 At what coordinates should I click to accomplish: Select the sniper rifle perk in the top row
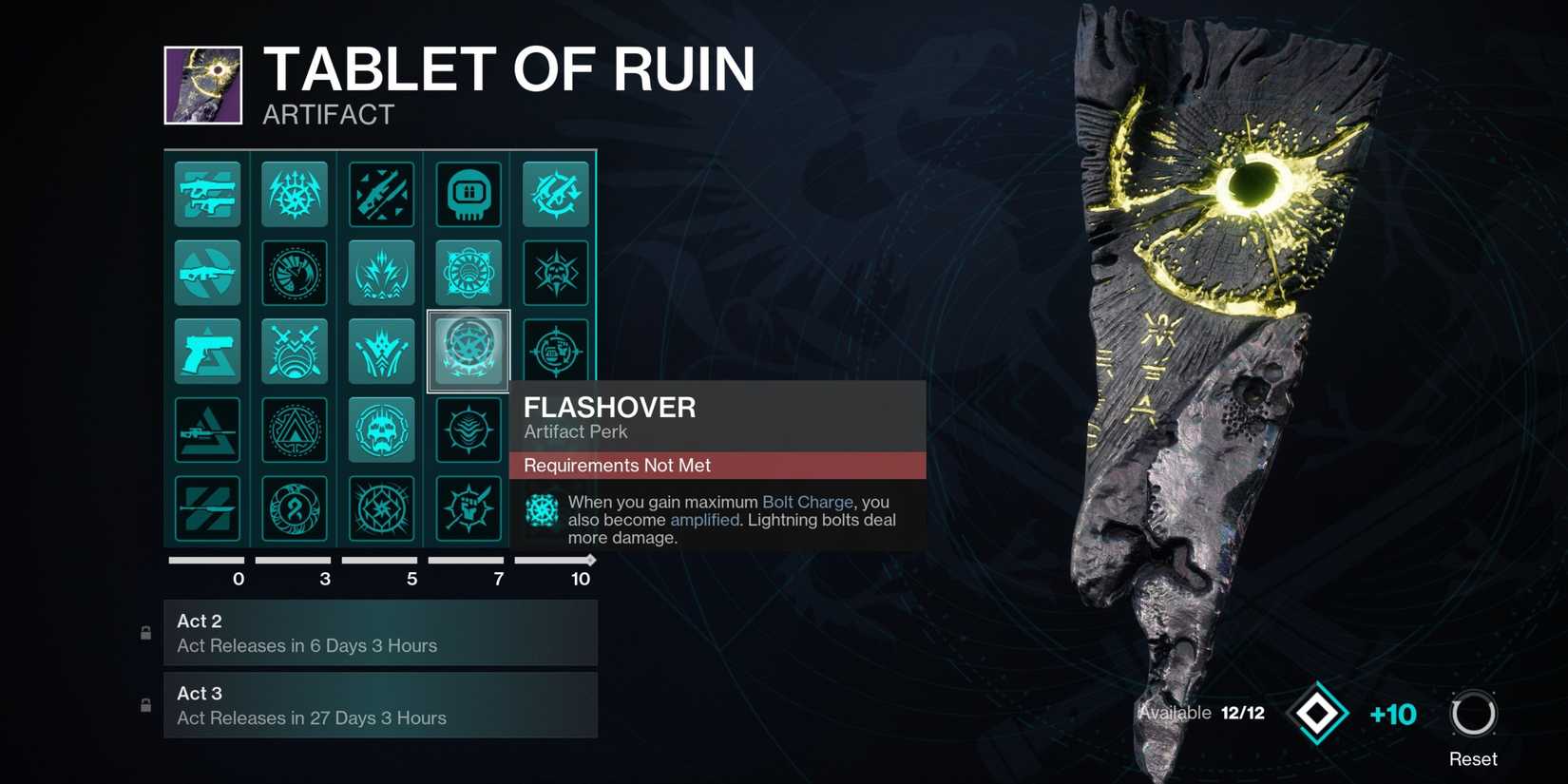381,194
